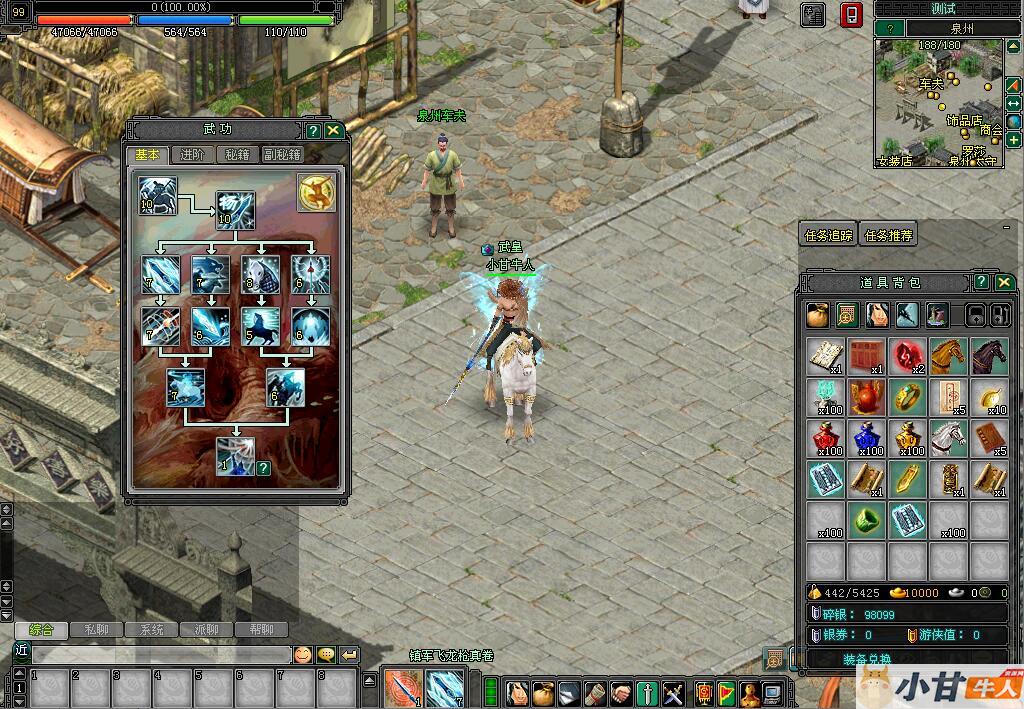Select the gold ring with green gem

point(907,397)
